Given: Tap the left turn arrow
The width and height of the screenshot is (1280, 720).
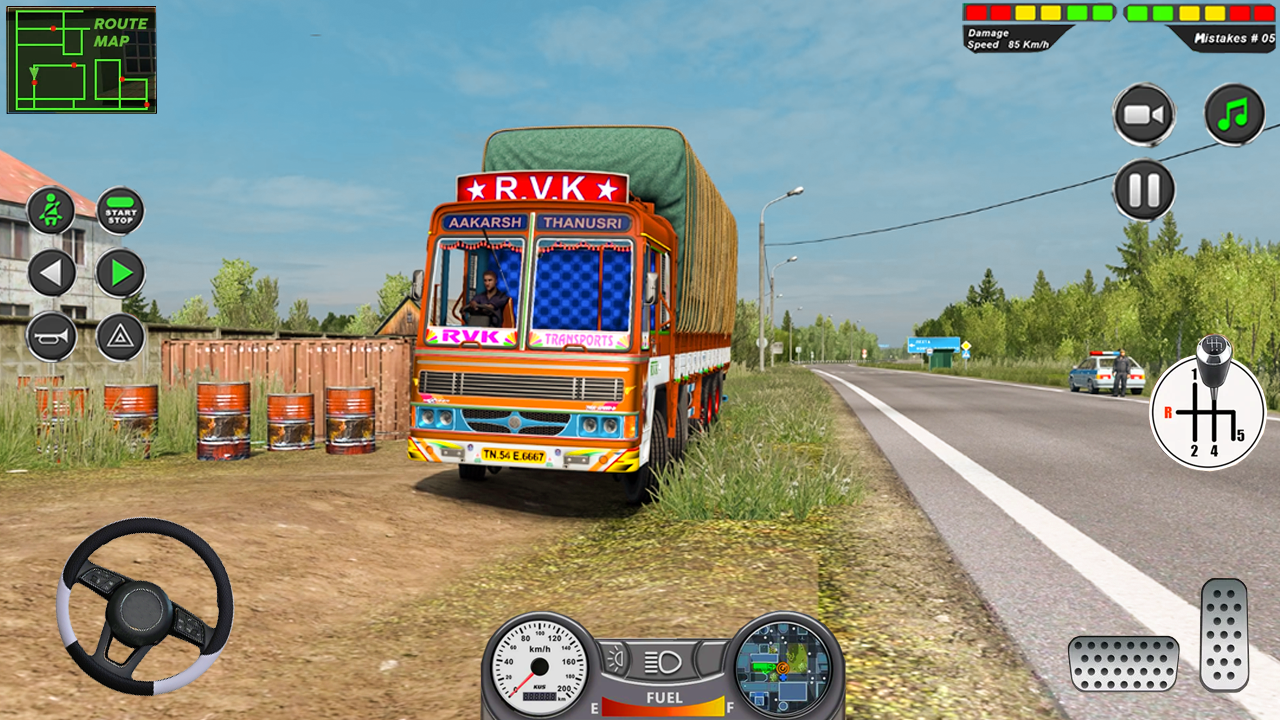Looking at the screenshot, I should pyautogui.click(x=50, y=272).
